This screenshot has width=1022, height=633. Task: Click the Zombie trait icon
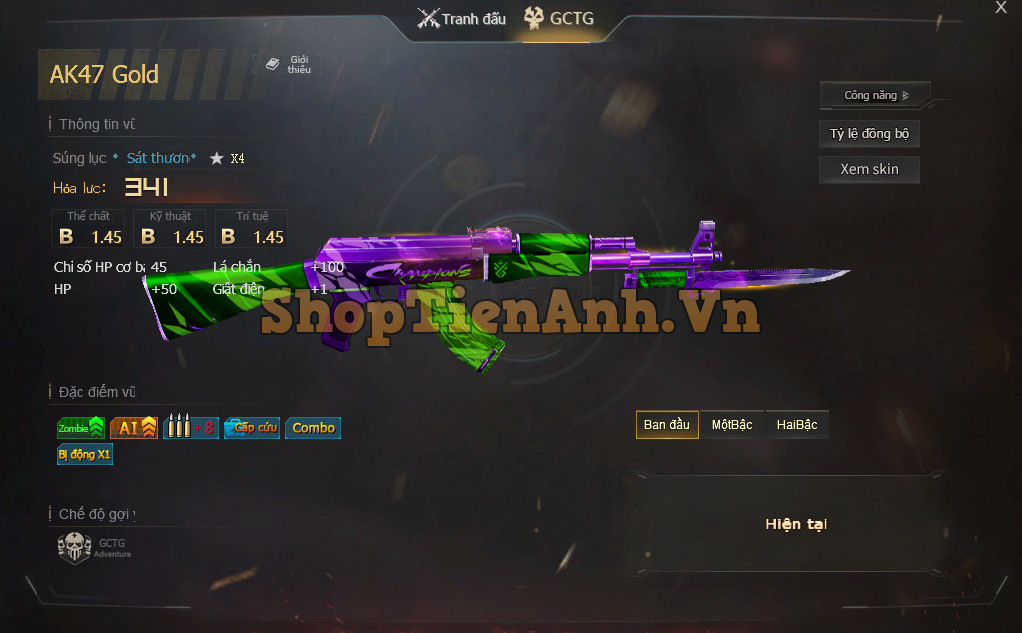point(81,428)
